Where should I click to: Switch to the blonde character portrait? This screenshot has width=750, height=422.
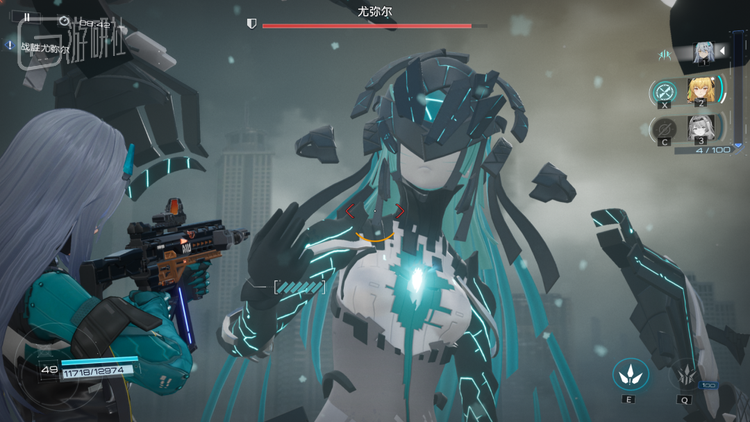699,89
